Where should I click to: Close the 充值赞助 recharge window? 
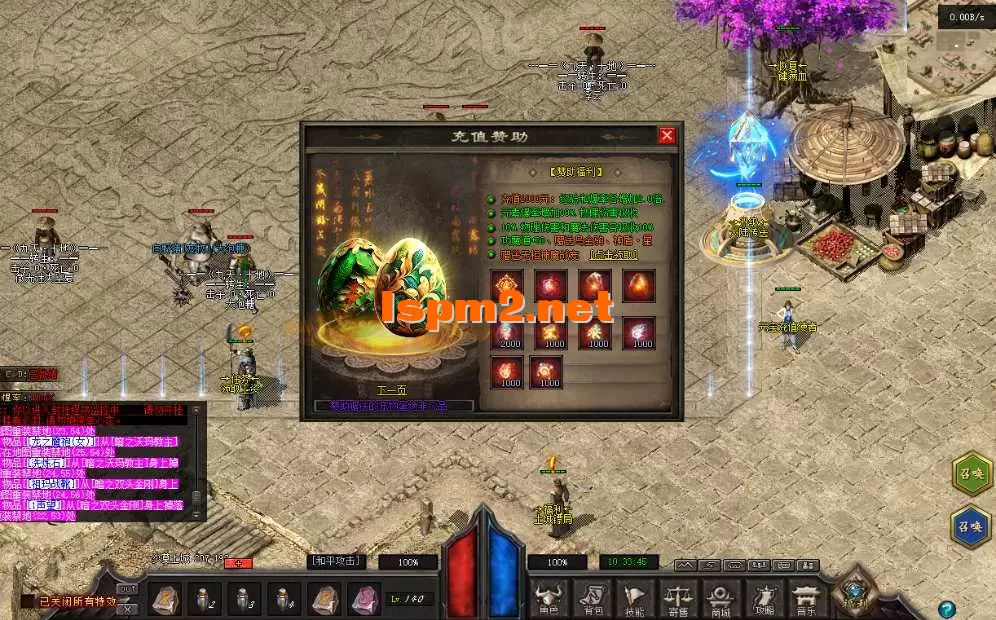pyautogui.click(x=667, y=135)
